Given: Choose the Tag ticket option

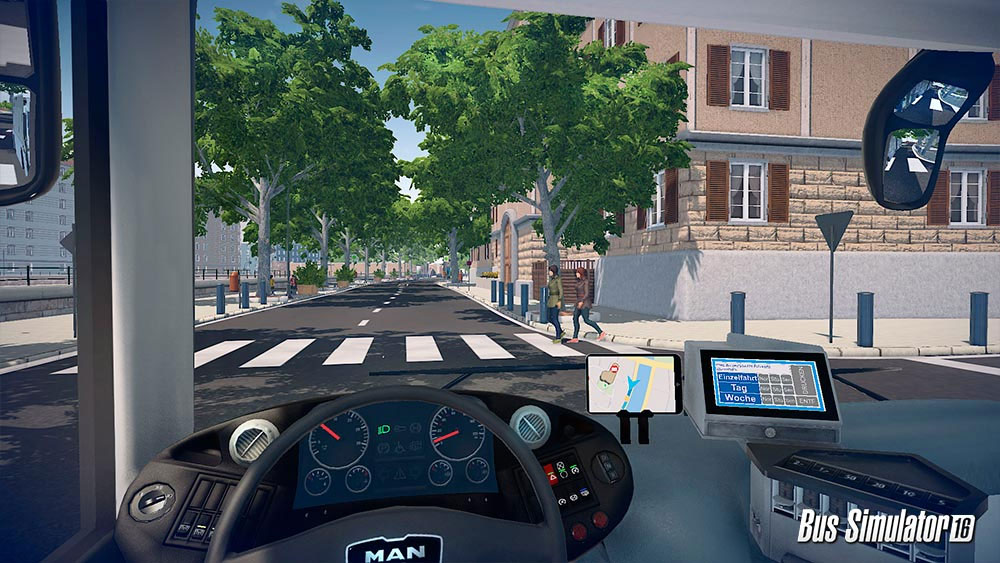Looking at the screenshot, I should pyautogui.click(x=738, y=387).
